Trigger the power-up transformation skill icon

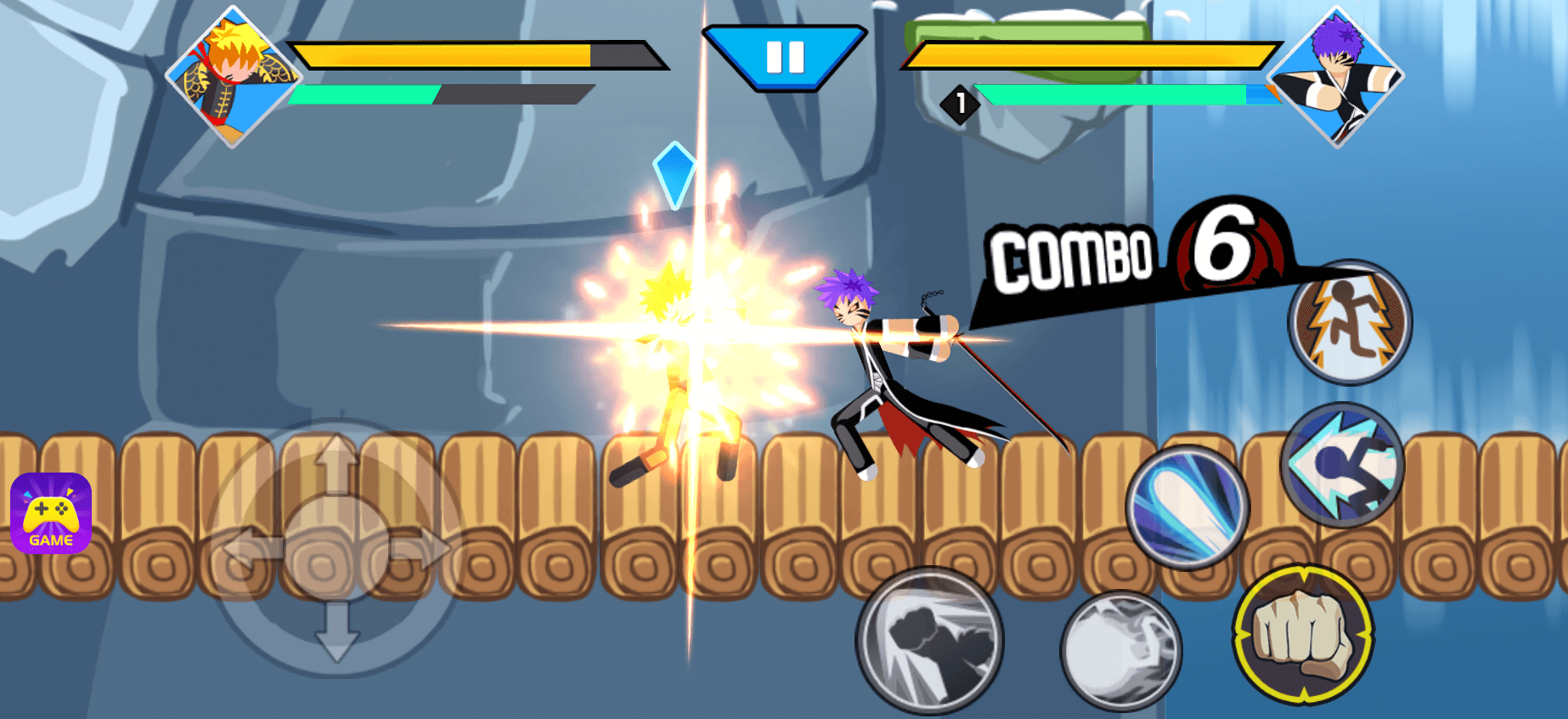point(1350,322)
